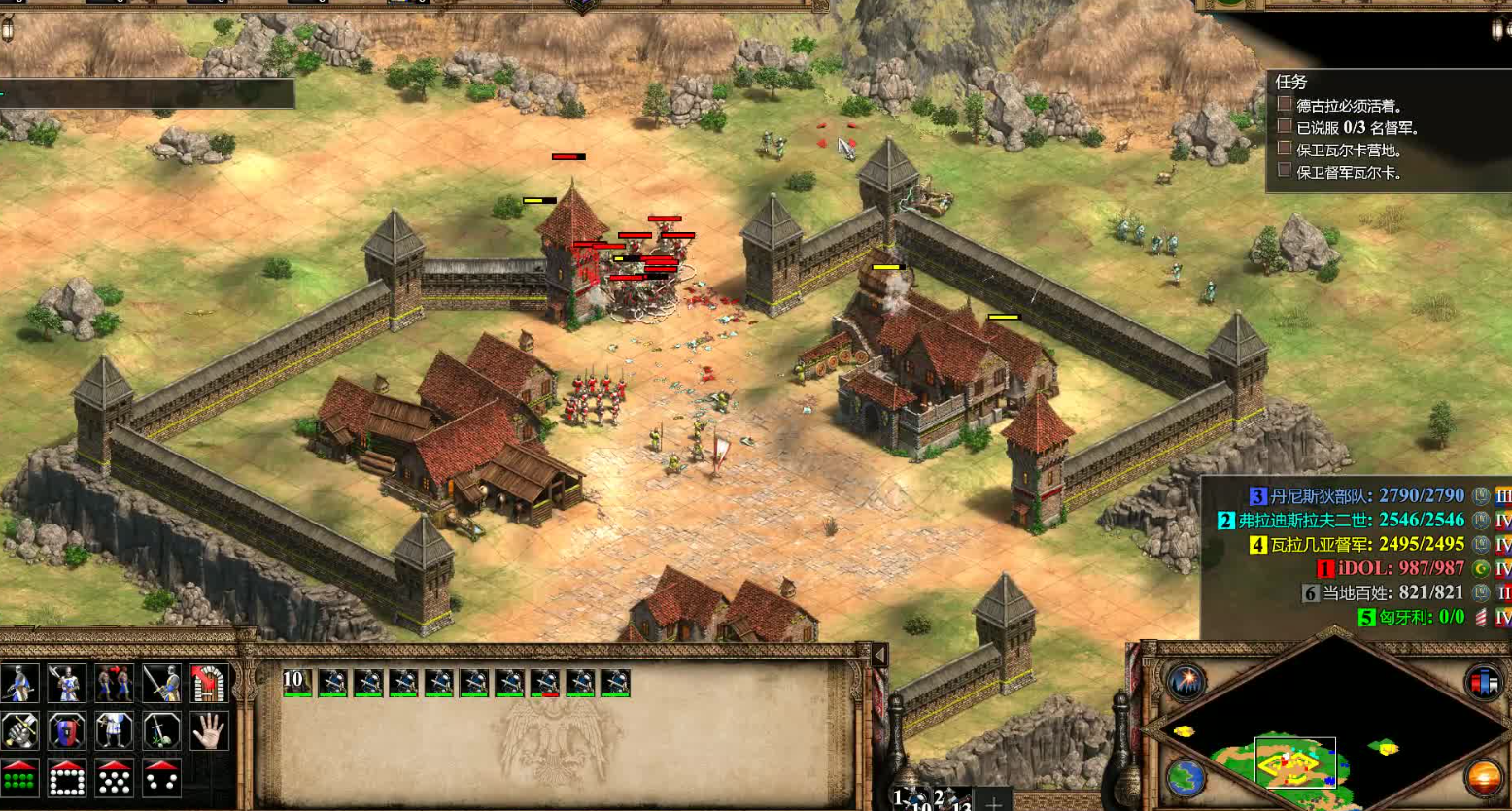Screen dimensions: 1512x811
Task: Choose the no-attack stance sword-and-skull icon
Action: [161, 730]
